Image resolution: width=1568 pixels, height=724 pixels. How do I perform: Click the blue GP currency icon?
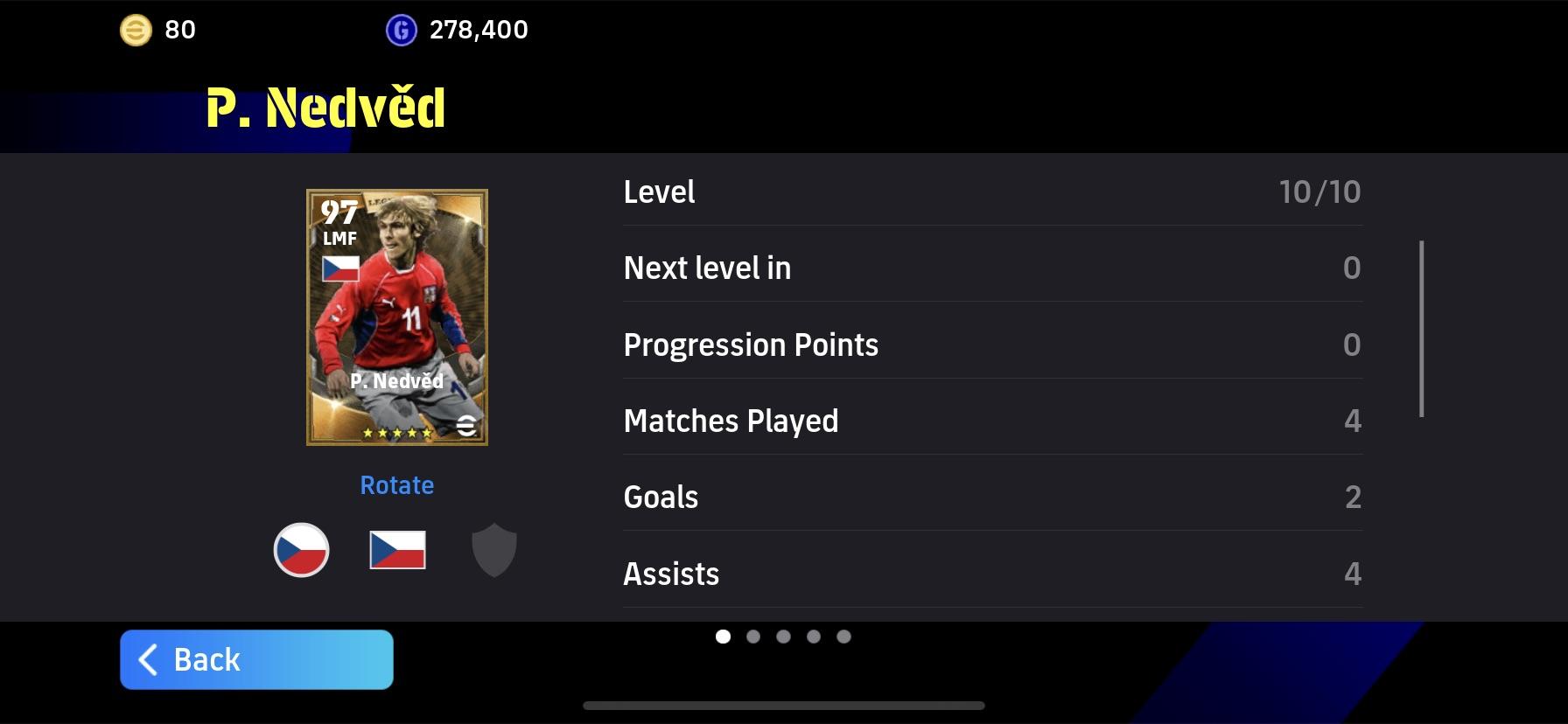coord(401,31)
